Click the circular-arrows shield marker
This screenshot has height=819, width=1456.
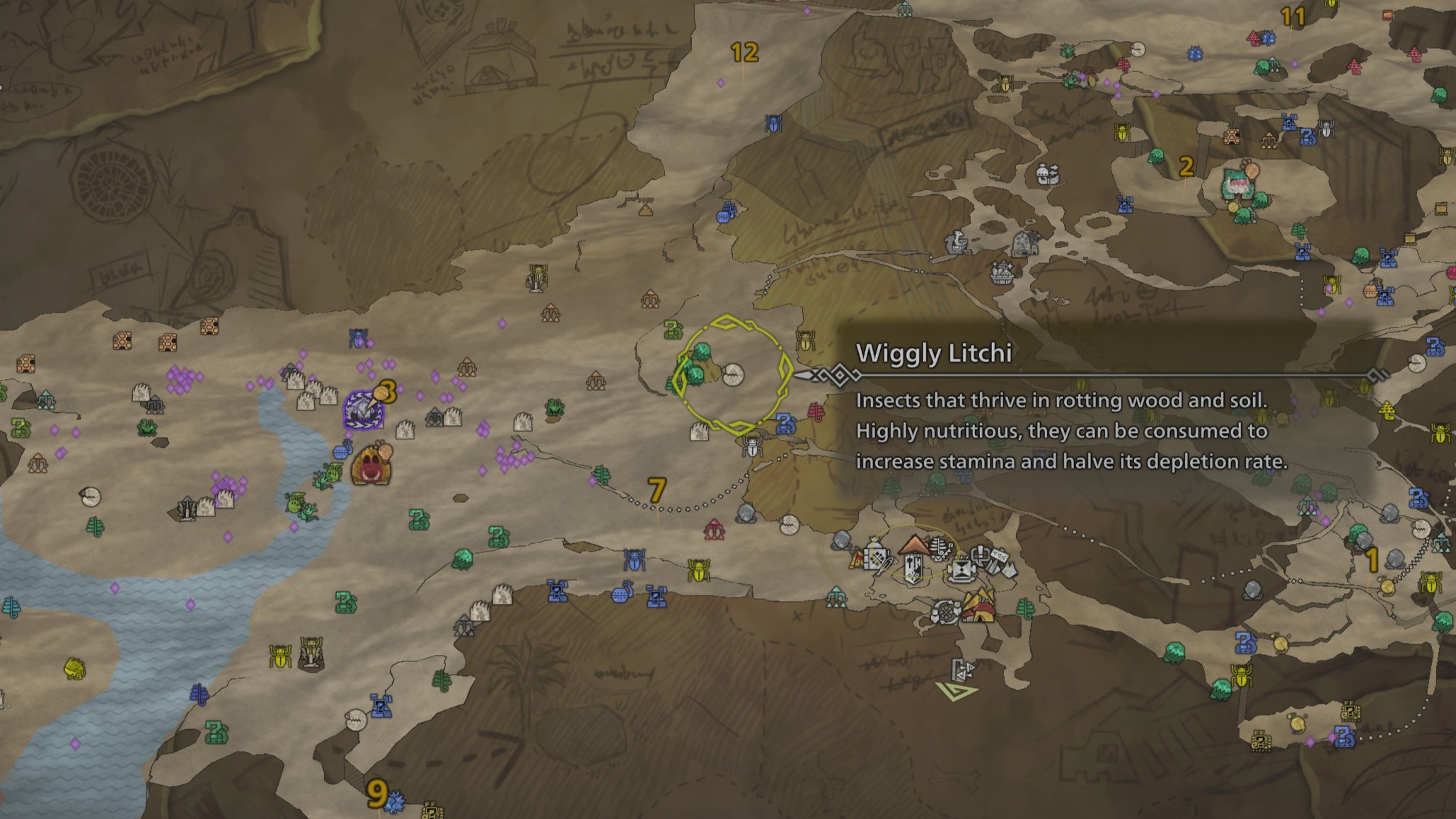pyautogui.click(x=944, y=612)
